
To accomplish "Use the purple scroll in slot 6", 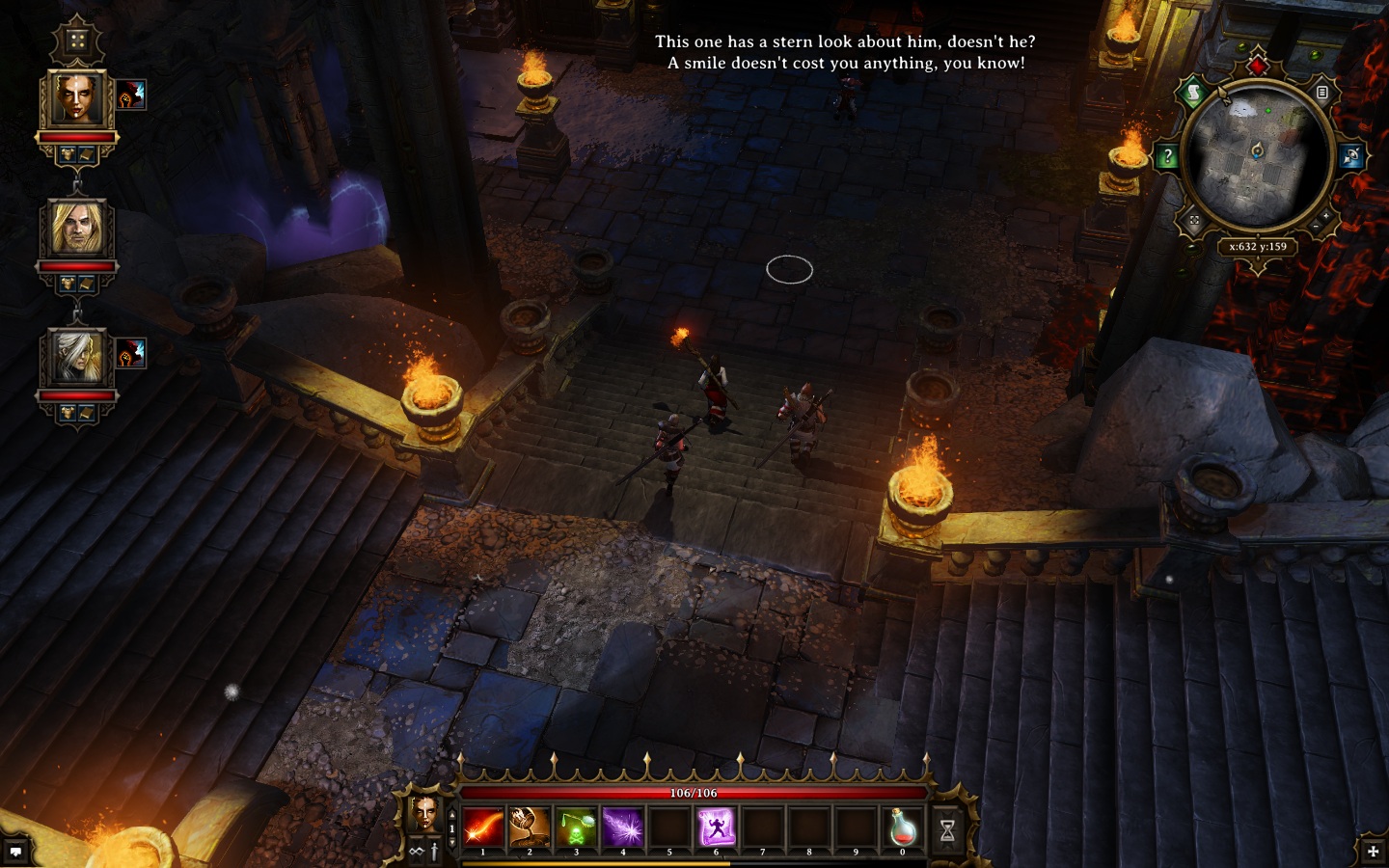I will point(716,827).
